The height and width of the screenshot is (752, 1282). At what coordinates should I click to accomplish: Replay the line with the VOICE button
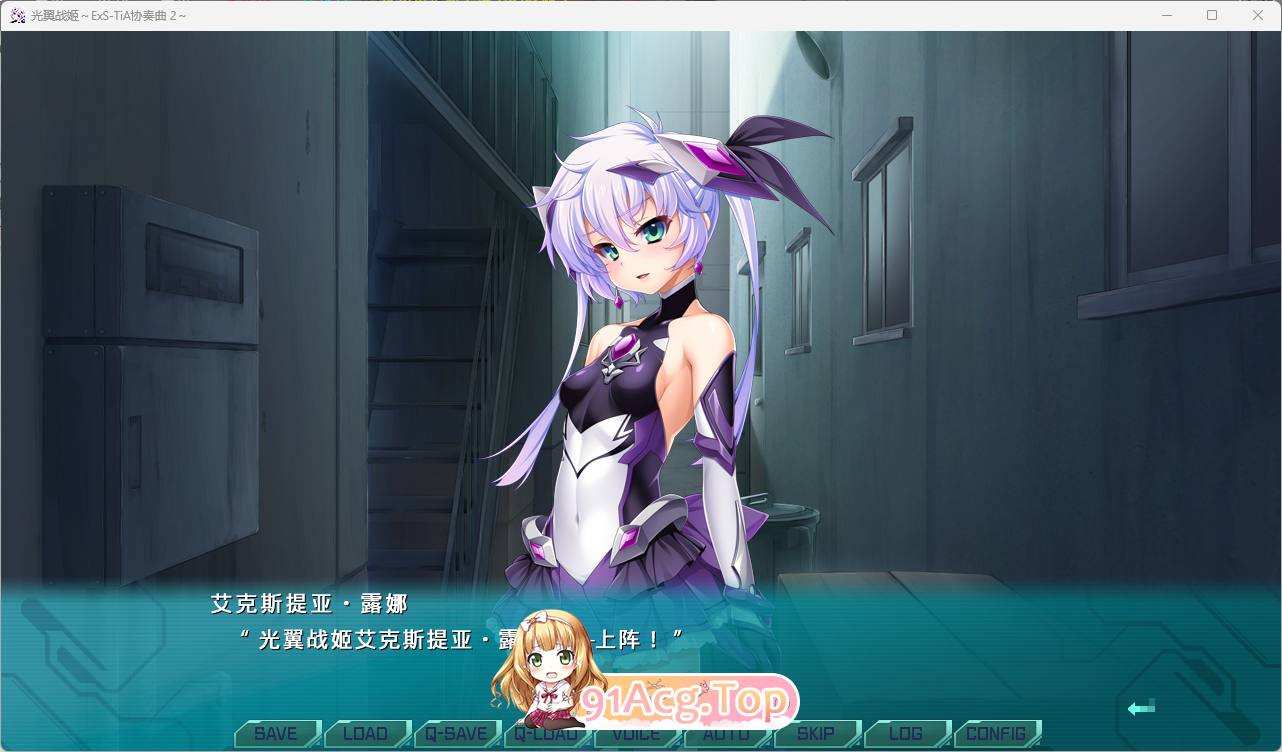(x=637, y=733)
